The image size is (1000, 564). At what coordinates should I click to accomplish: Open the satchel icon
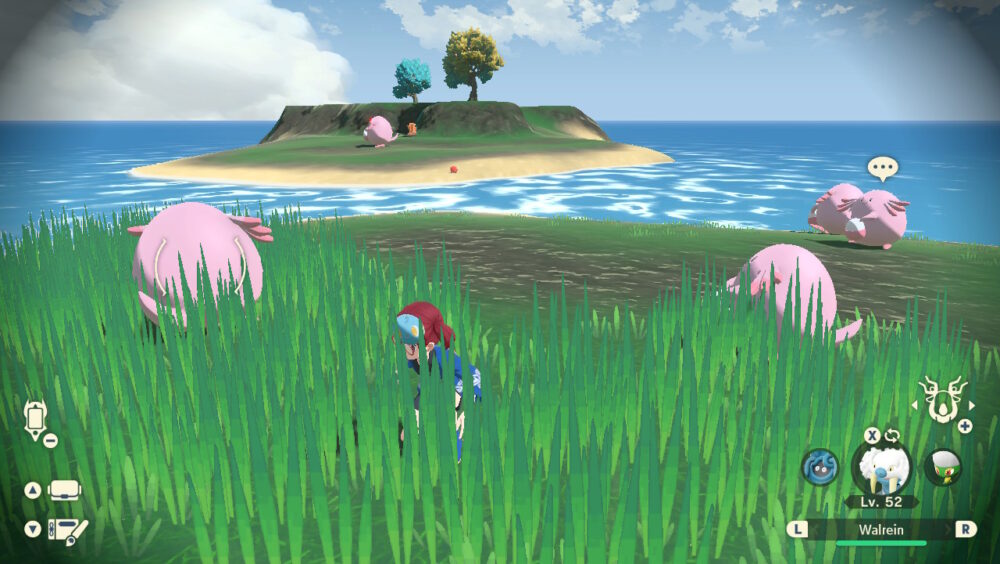coord(65,491)
